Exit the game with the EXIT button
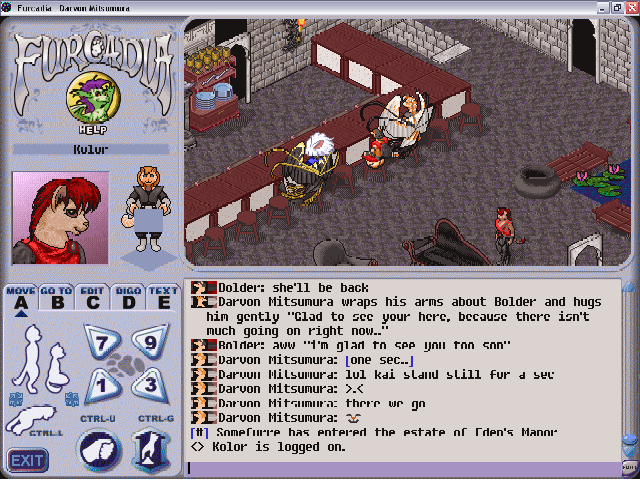Screen dimensions: 640x480 tap(28, 461)
